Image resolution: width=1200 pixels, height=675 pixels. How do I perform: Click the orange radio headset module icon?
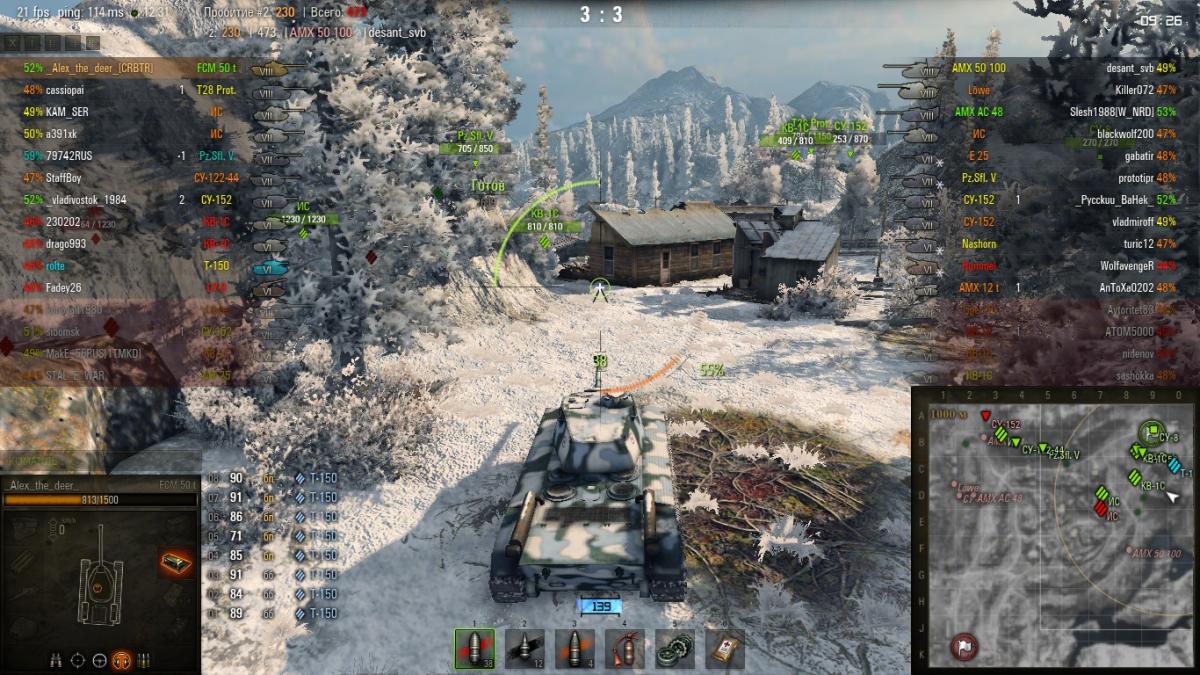[x=122, y=659]
